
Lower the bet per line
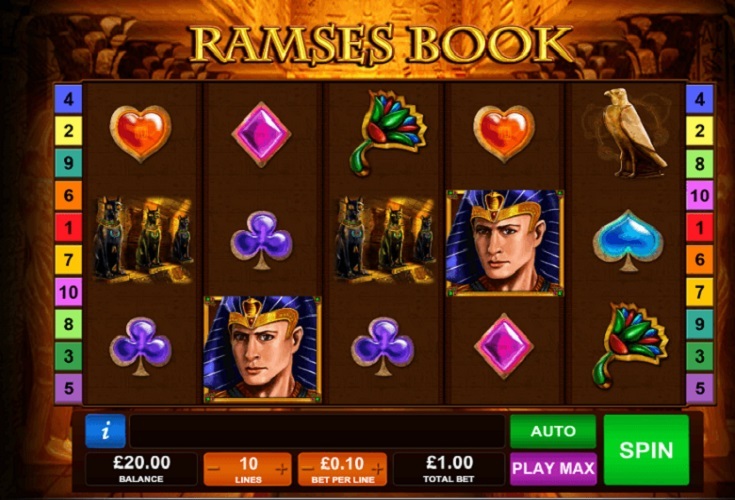coord(308,469)
